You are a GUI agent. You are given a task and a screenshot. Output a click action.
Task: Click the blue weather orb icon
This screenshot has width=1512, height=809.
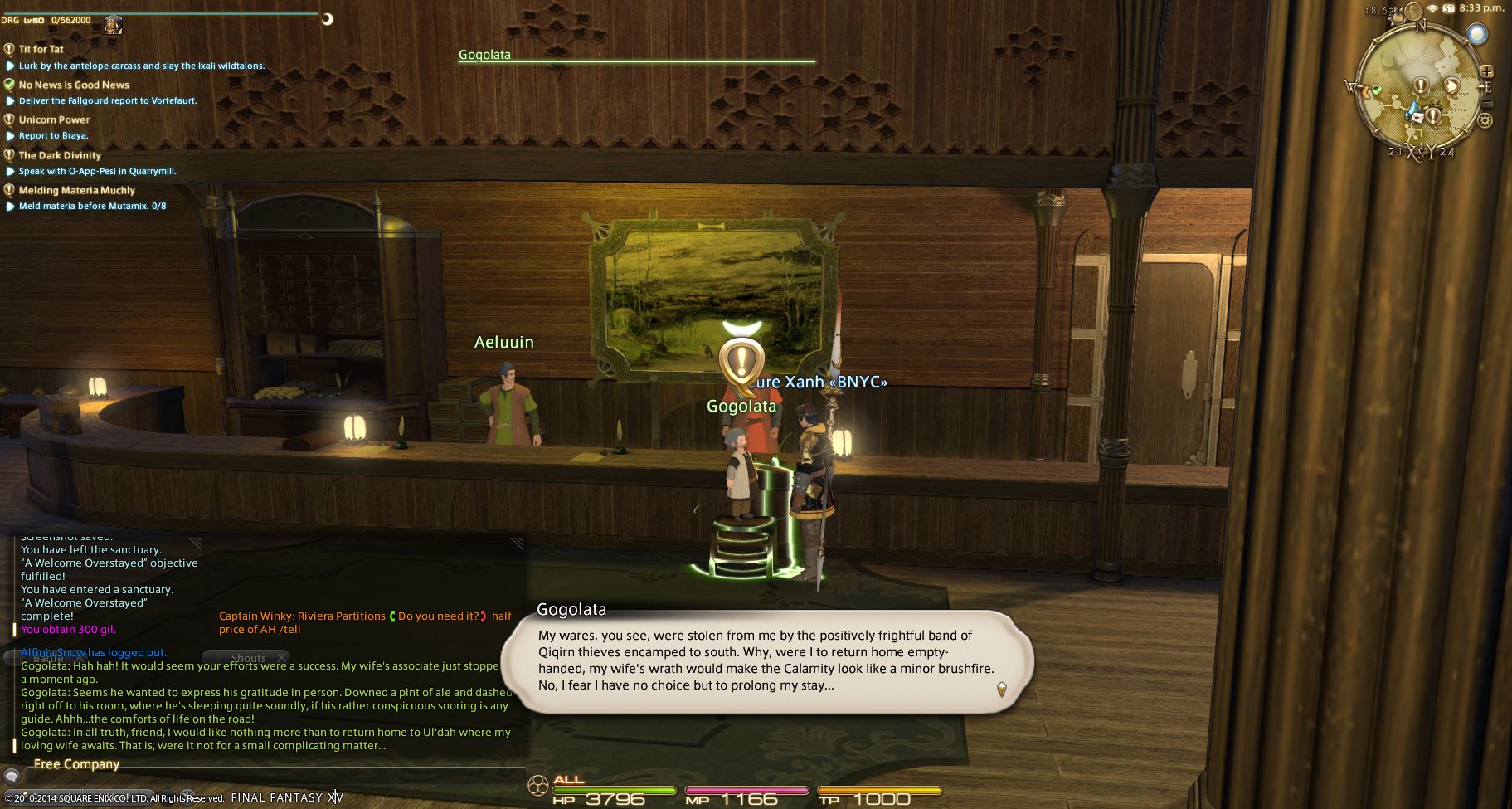[1476, 34]
